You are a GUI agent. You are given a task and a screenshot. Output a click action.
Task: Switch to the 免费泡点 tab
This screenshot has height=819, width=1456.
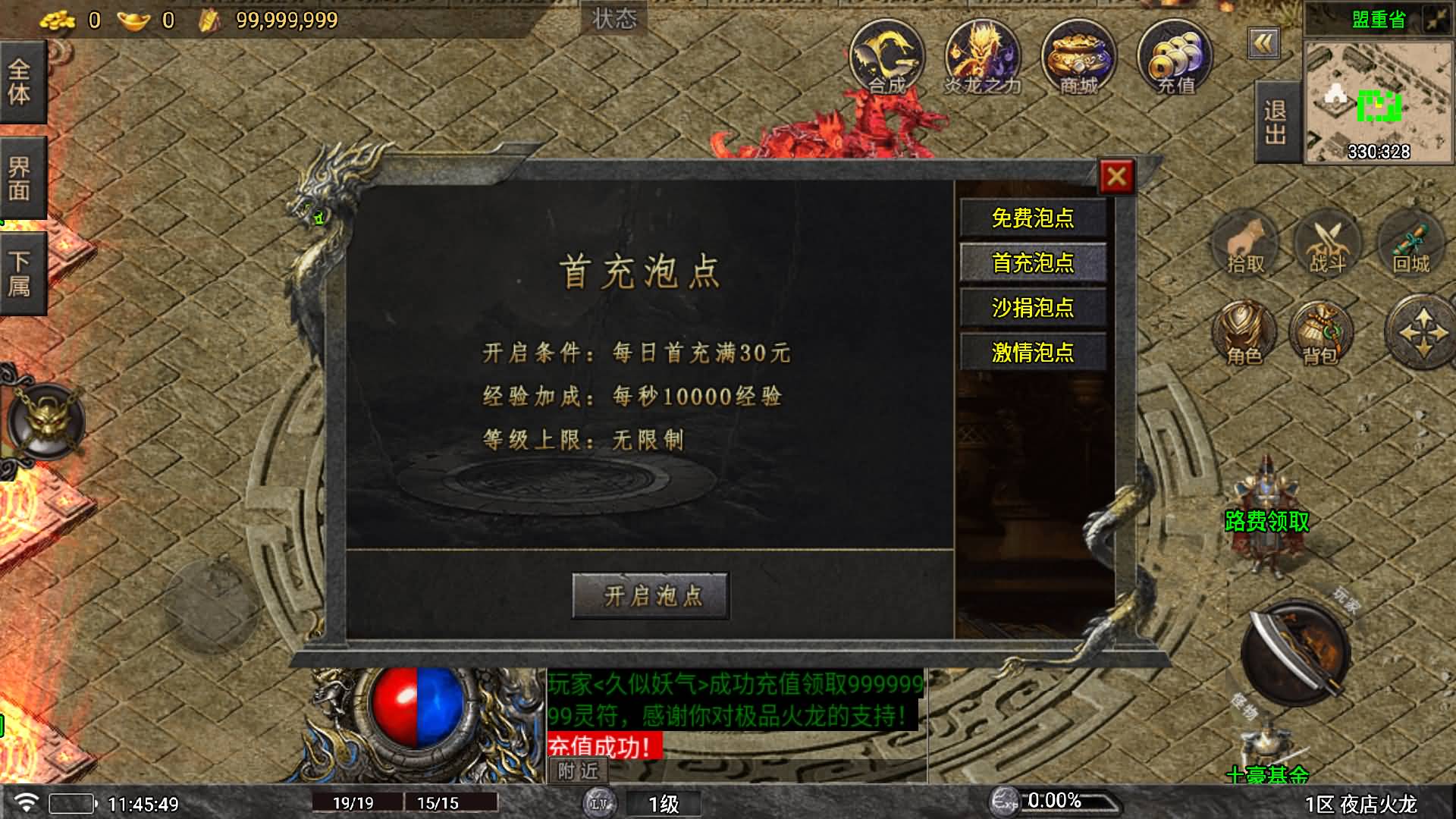(x=1034, y=218)
